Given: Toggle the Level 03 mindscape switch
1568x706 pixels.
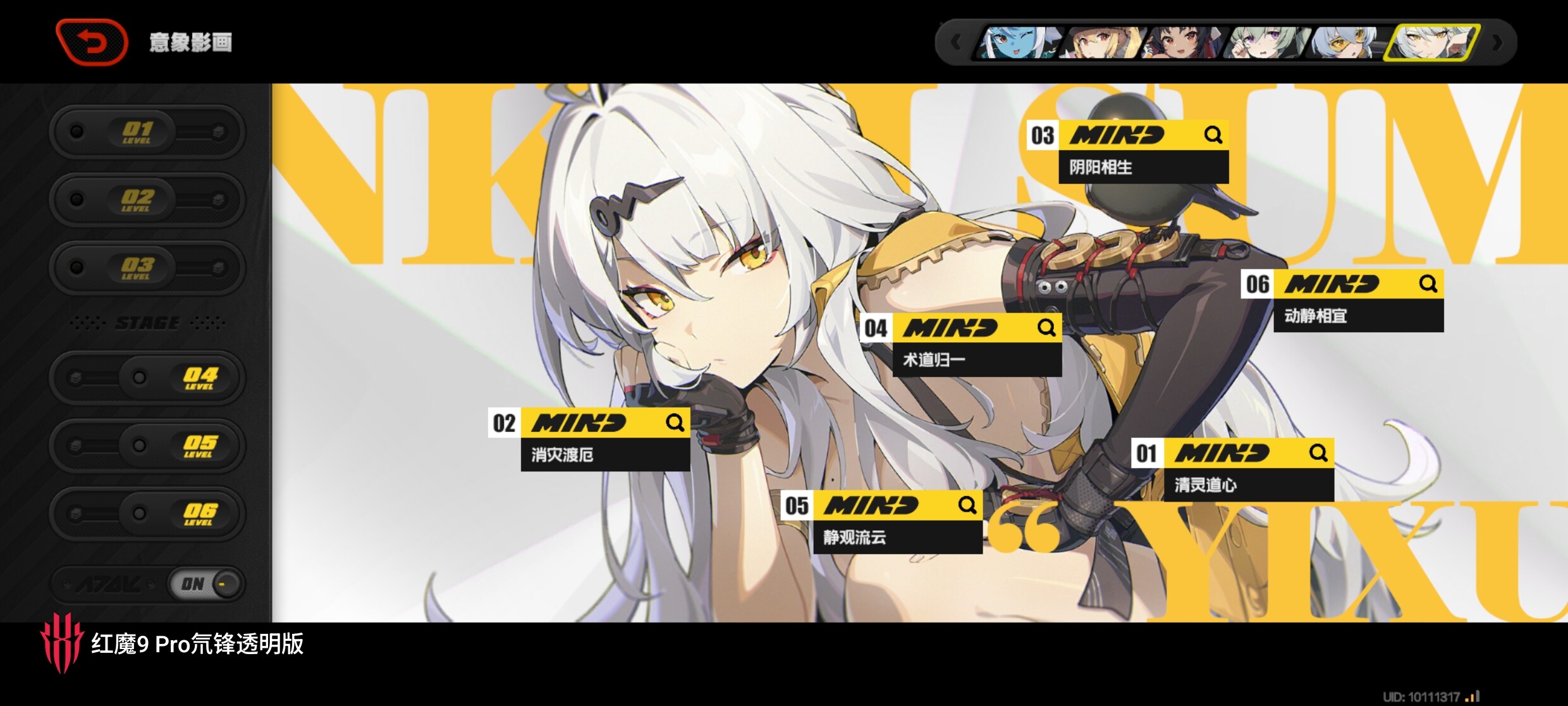Looking at the screenshot, I should coord(147,268).
